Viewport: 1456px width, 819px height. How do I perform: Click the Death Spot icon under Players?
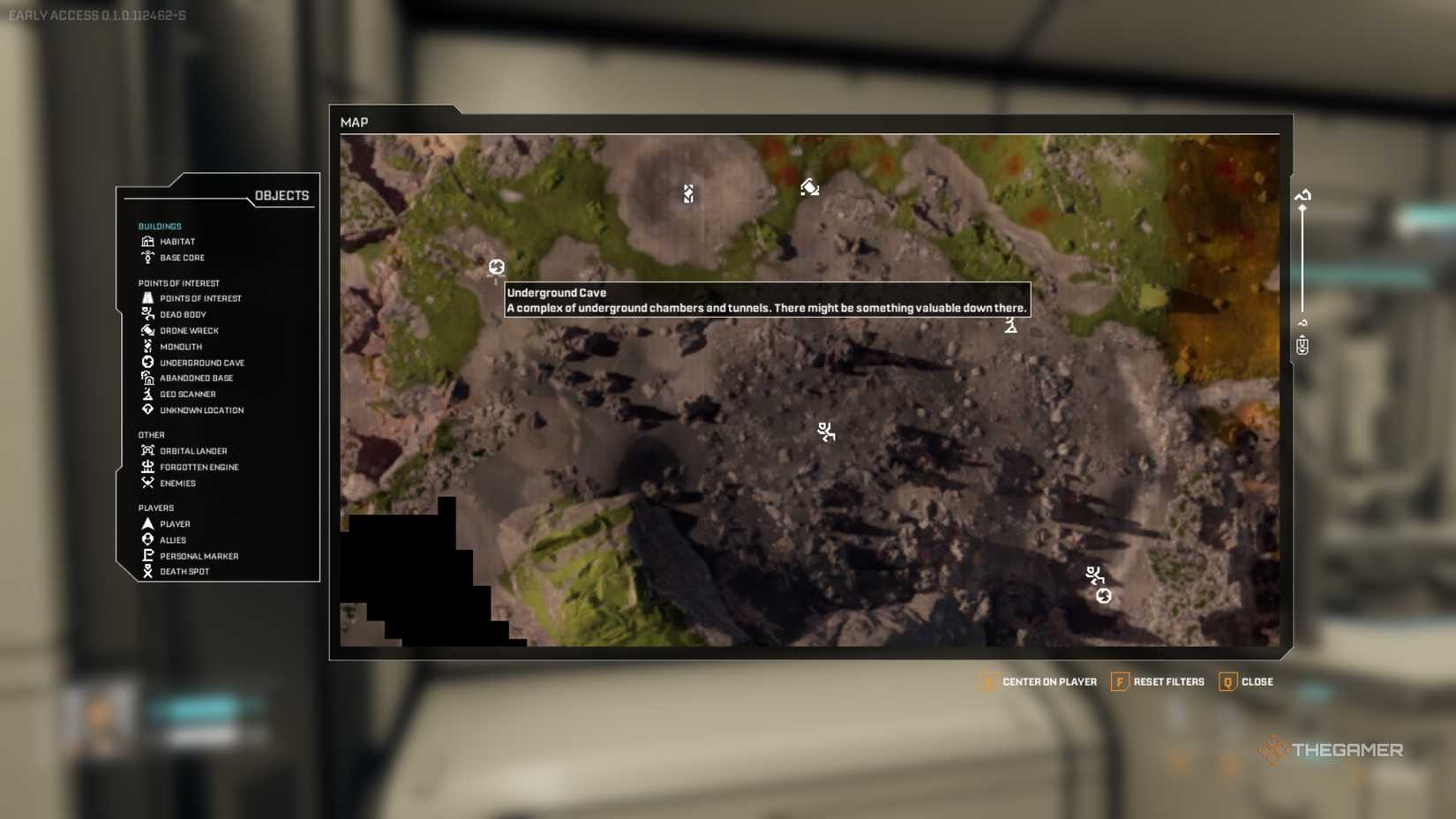[x=149, y=571]
